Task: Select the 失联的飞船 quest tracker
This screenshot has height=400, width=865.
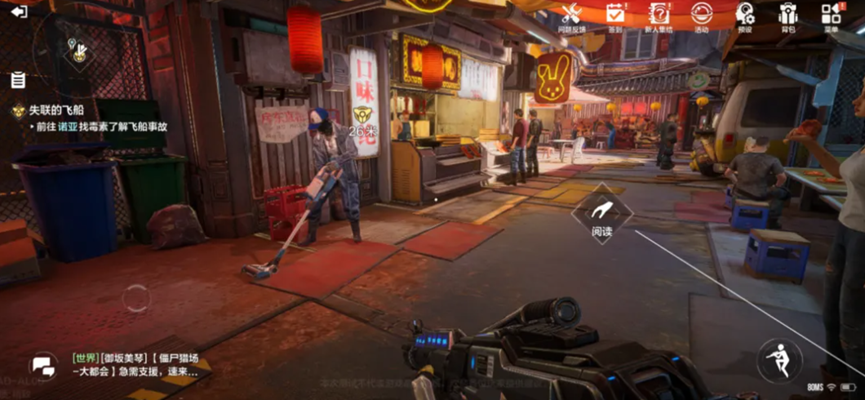Action: point(60,110)
